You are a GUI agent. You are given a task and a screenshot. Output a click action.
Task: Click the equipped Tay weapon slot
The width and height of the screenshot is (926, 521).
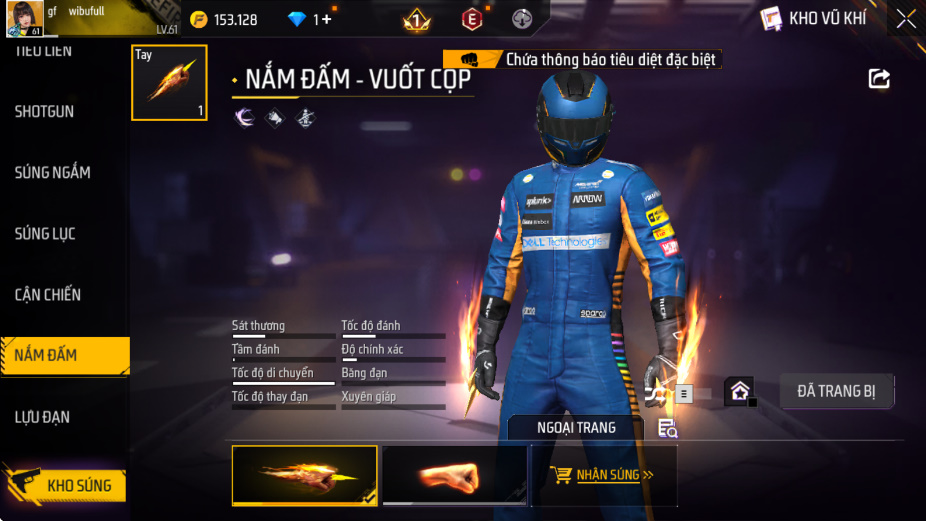[170, 83]
